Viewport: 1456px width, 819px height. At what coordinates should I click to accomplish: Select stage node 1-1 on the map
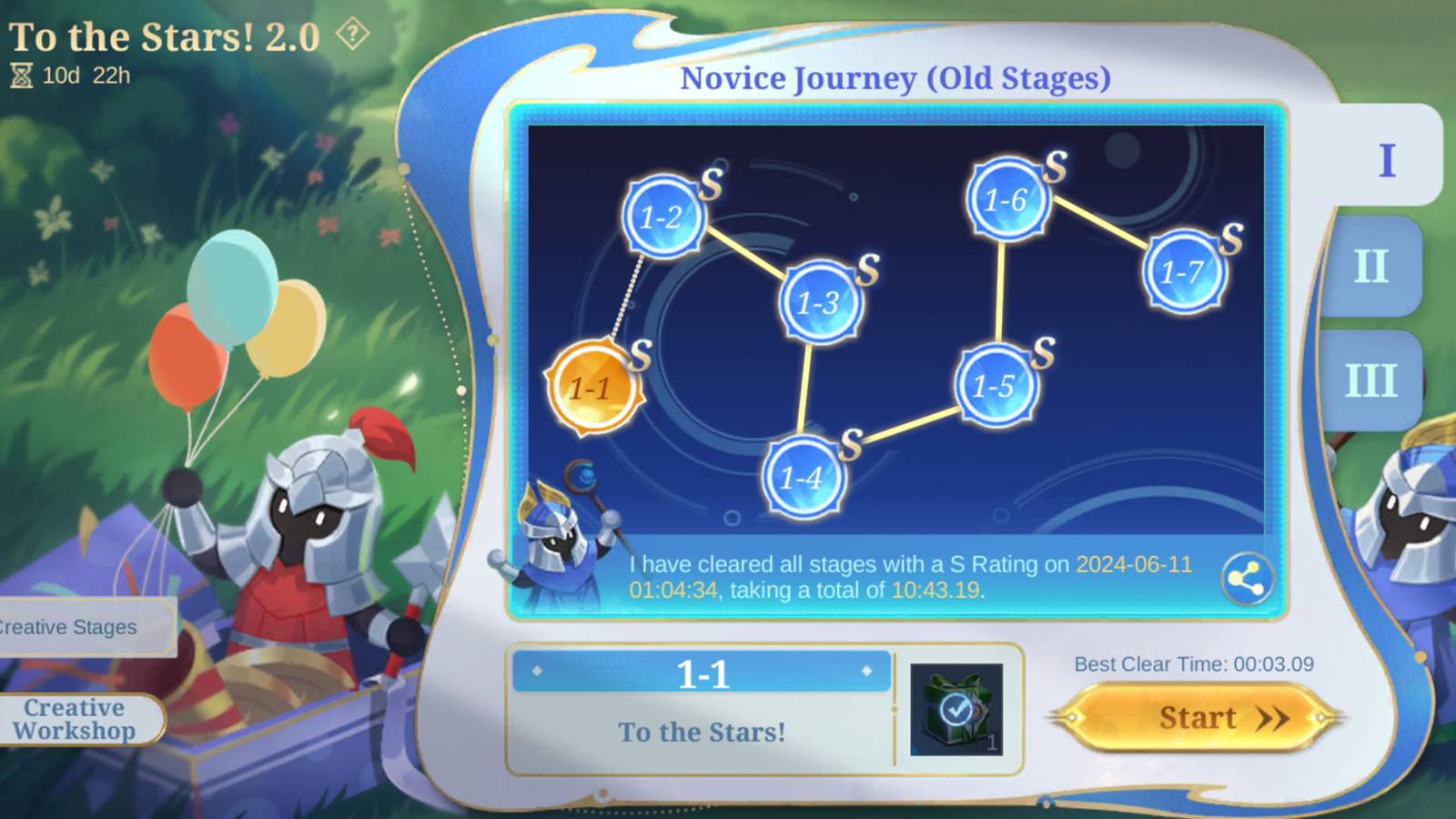point(596,388)
